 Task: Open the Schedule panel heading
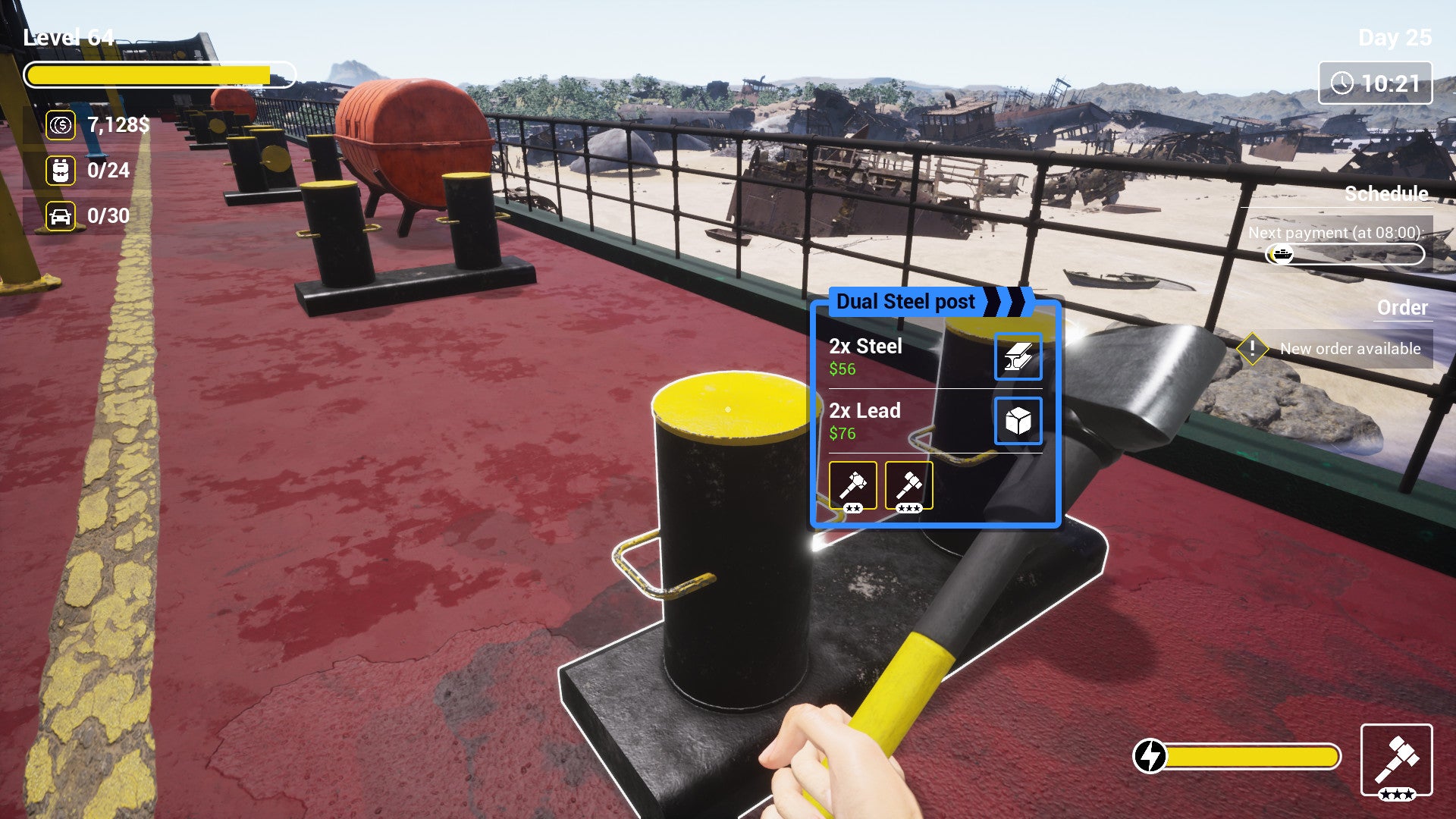pyautogui.click(x=1385, y=194)
